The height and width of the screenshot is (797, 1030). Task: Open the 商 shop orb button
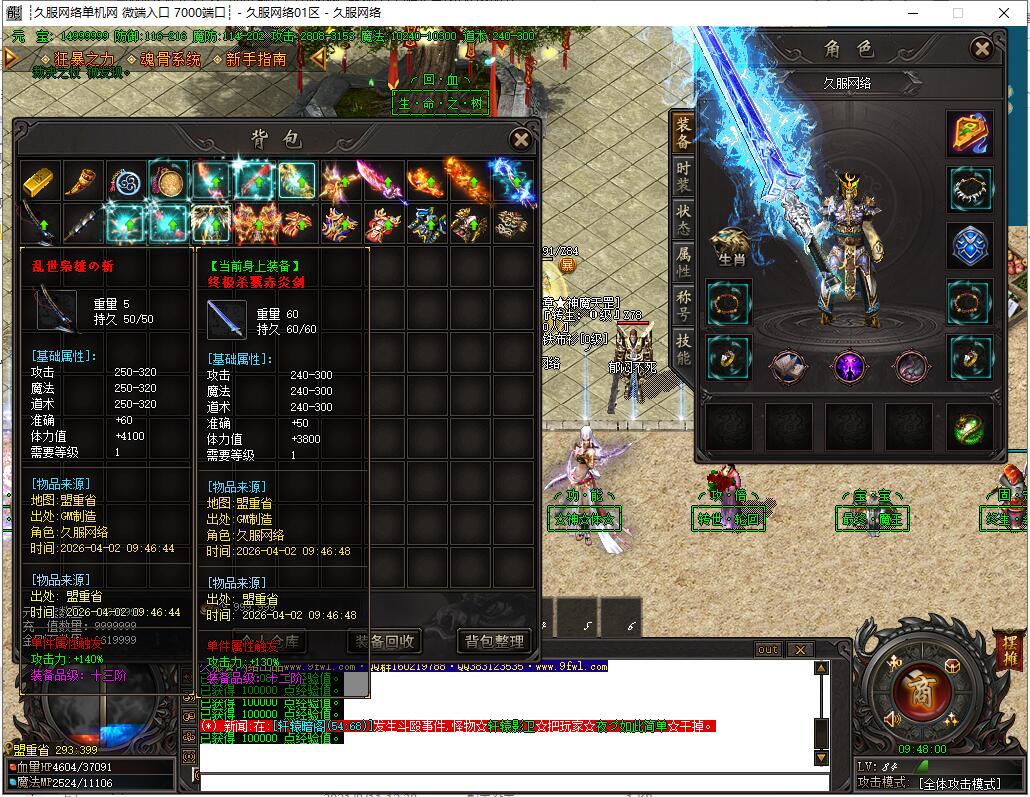pyautogui.click(x=912, y=688)
